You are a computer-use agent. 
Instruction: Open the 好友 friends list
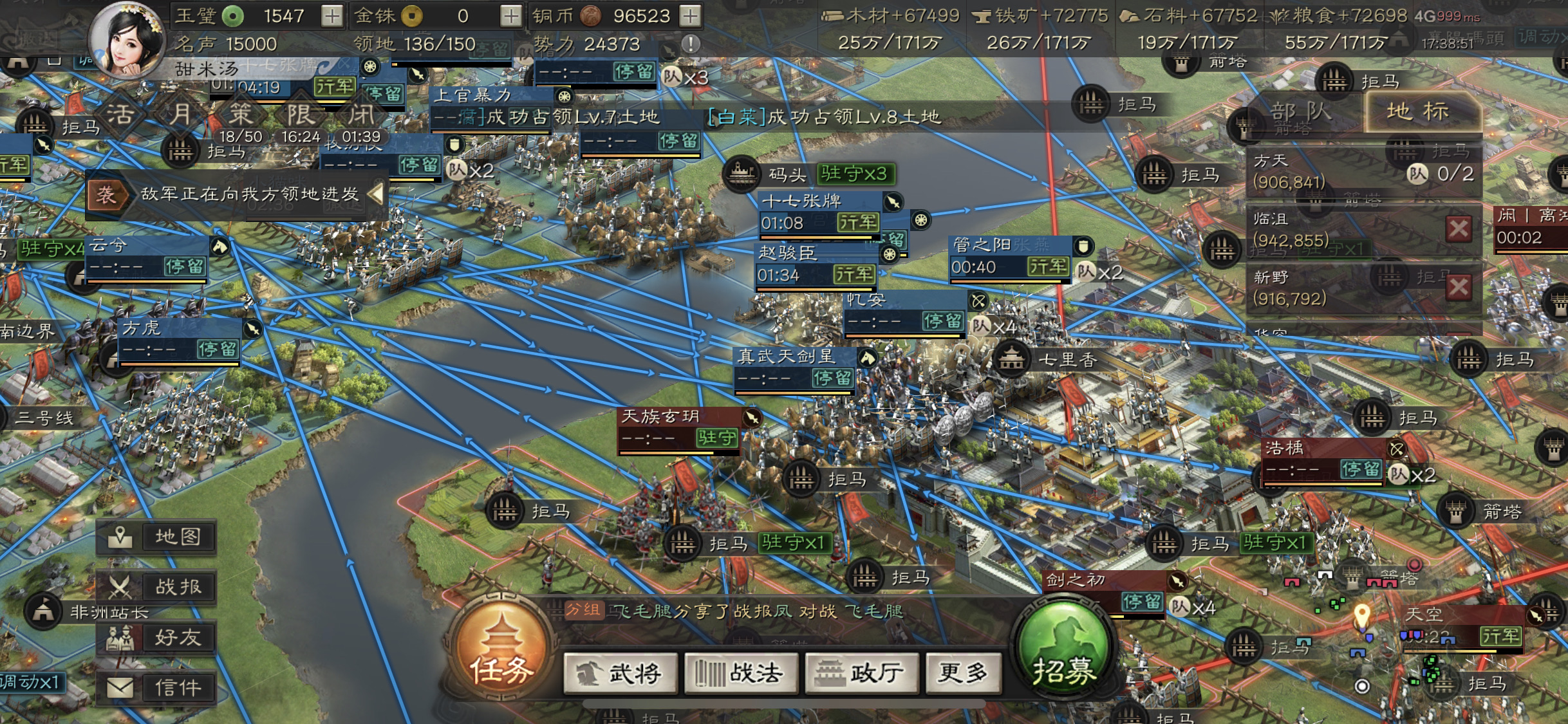click(x=155, y=638)
